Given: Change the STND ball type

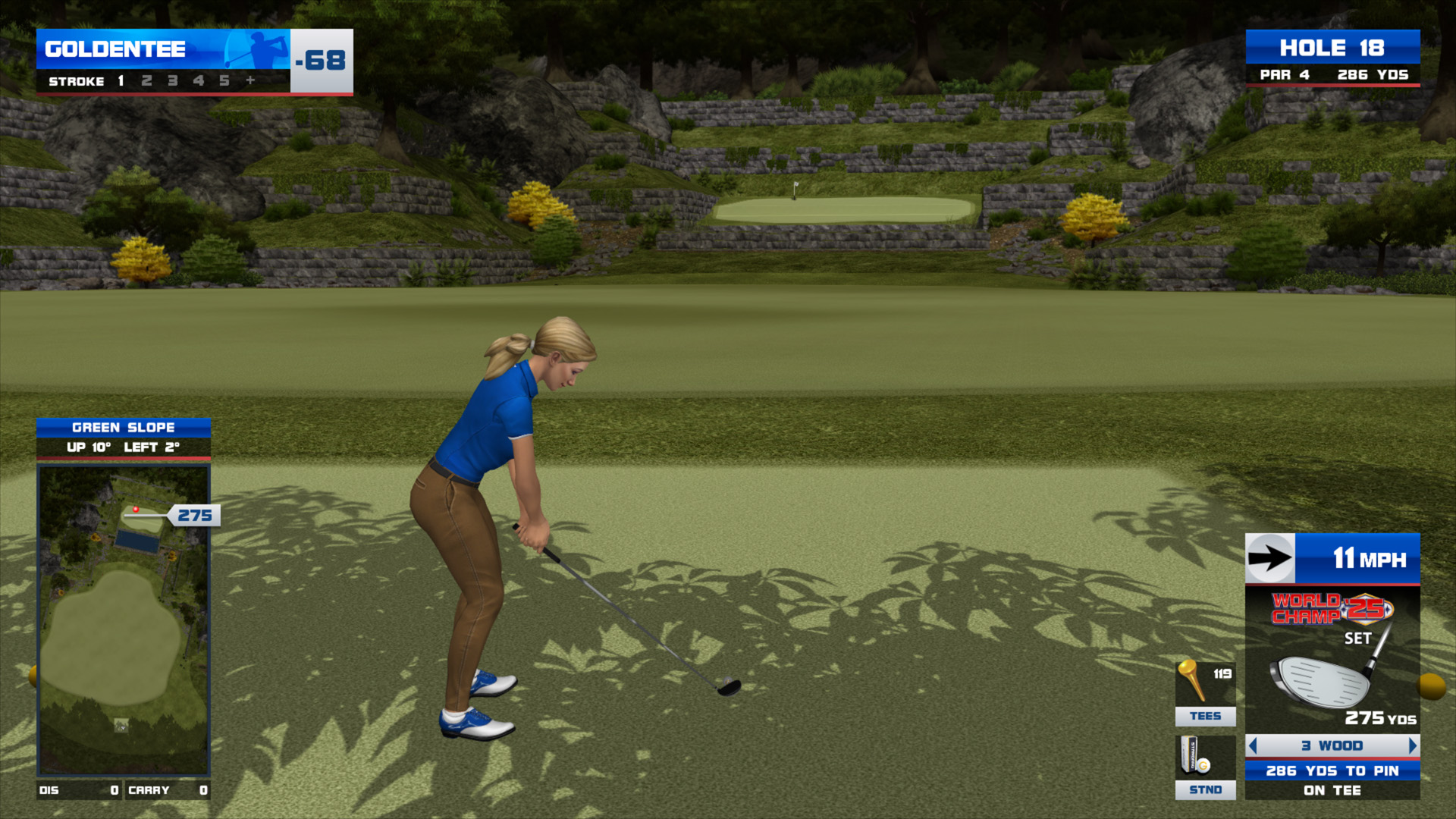Looking at the screenshot, I should [1205, 767].
